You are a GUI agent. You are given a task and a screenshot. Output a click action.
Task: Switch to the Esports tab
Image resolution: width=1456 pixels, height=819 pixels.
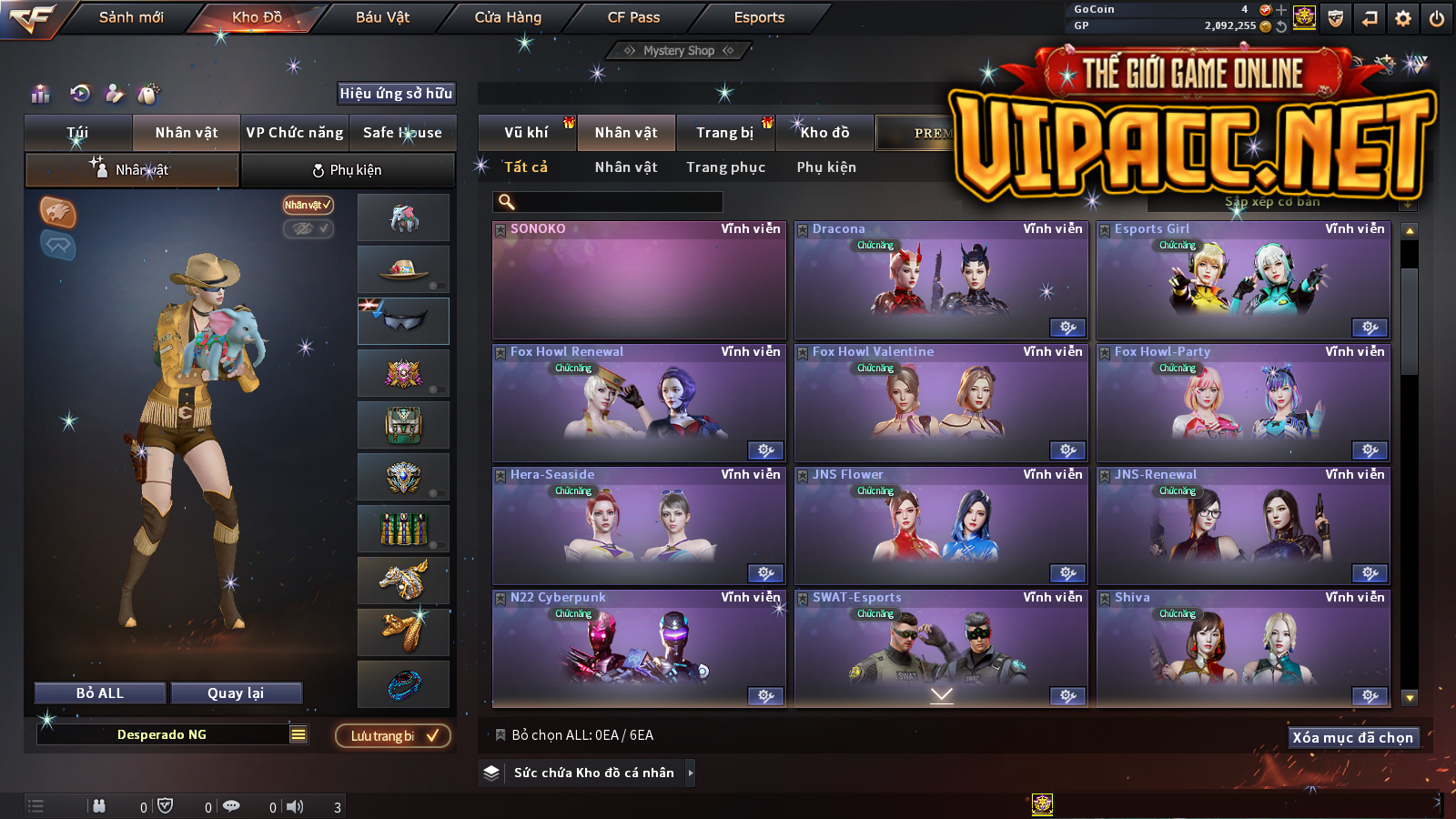coord(759,17)
